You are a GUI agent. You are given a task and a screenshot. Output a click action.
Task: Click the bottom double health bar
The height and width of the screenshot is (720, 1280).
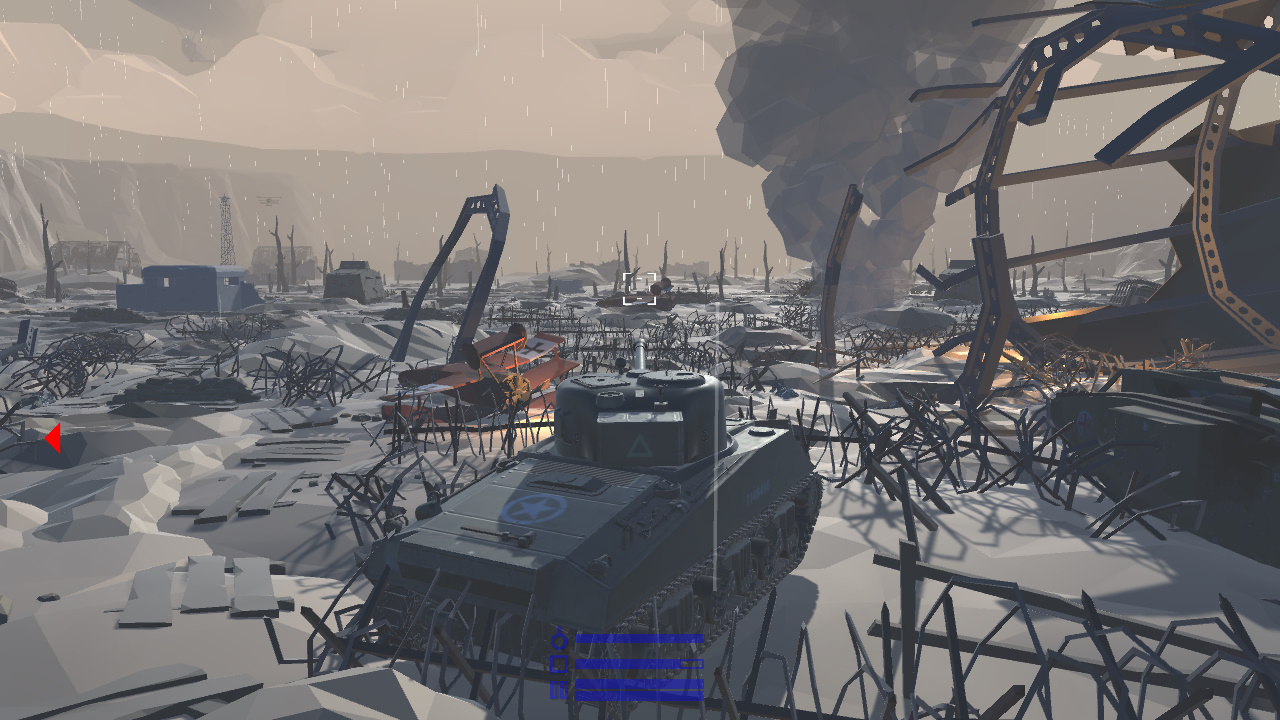tap(638, 690)
